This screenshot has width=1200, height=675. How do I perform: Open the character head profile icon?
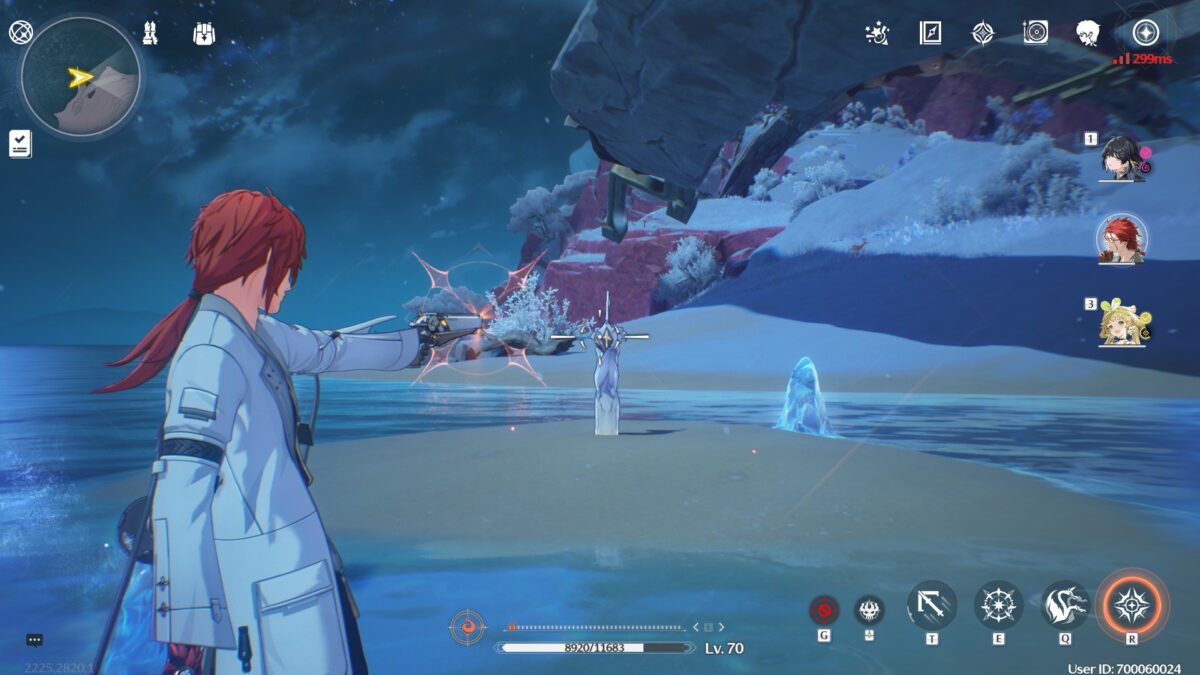click(x=1088, y=33)
